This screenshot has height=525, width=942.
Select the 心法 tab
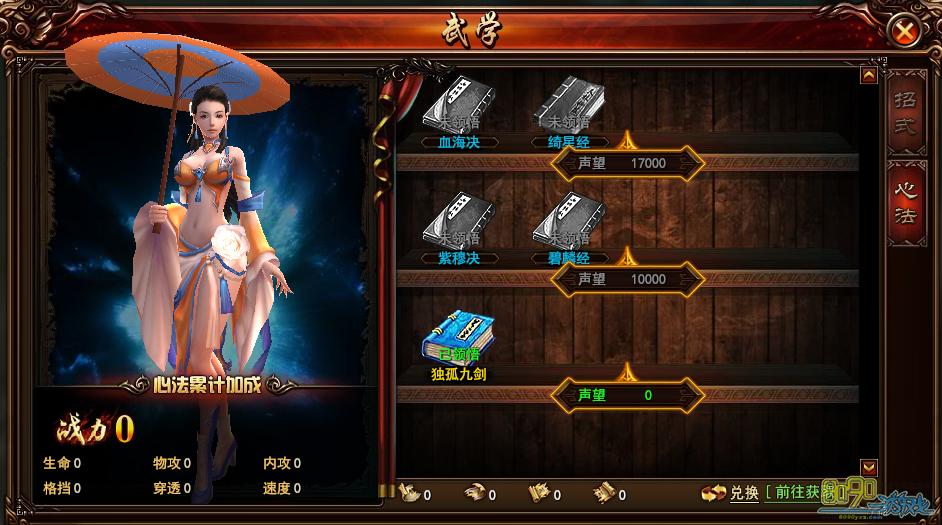pyautogui.click(x=905, y=201)
